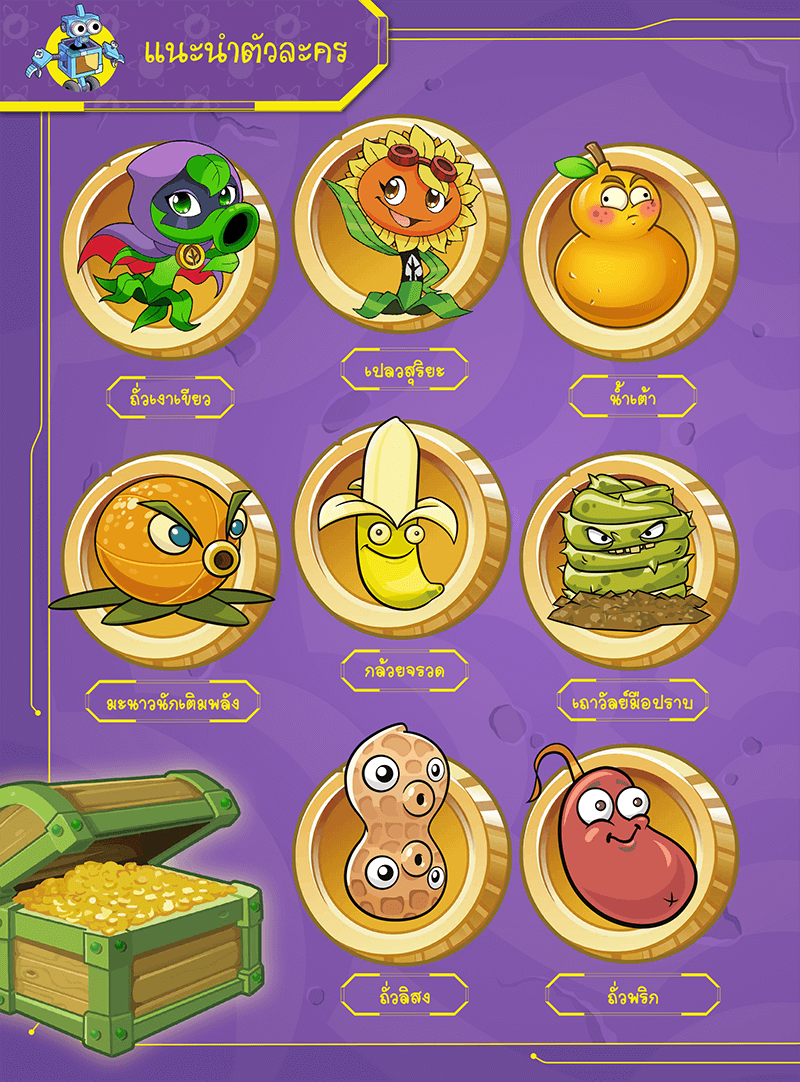Click the ถั่วเงาเขียว name label
The width and height of the screenshot is (800, 1082).
(x=170, y=398)
